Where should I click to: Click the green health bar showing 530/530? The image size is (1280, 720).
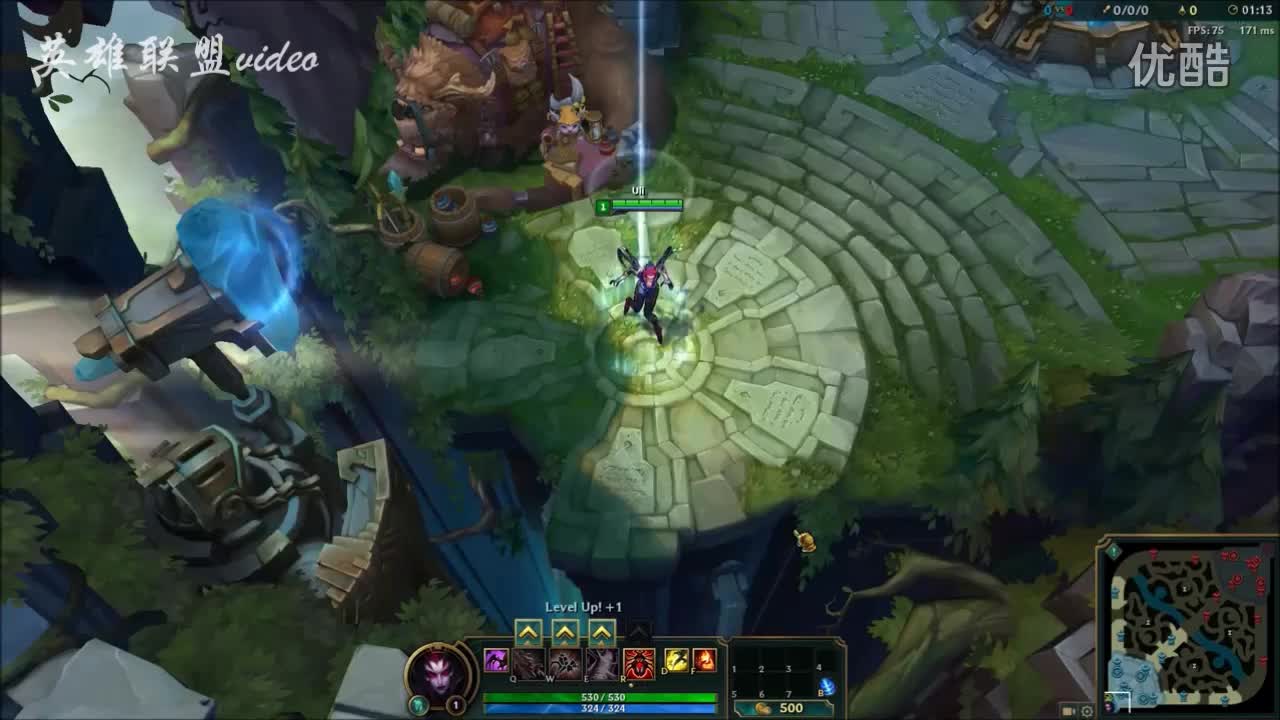coord(602,697)
